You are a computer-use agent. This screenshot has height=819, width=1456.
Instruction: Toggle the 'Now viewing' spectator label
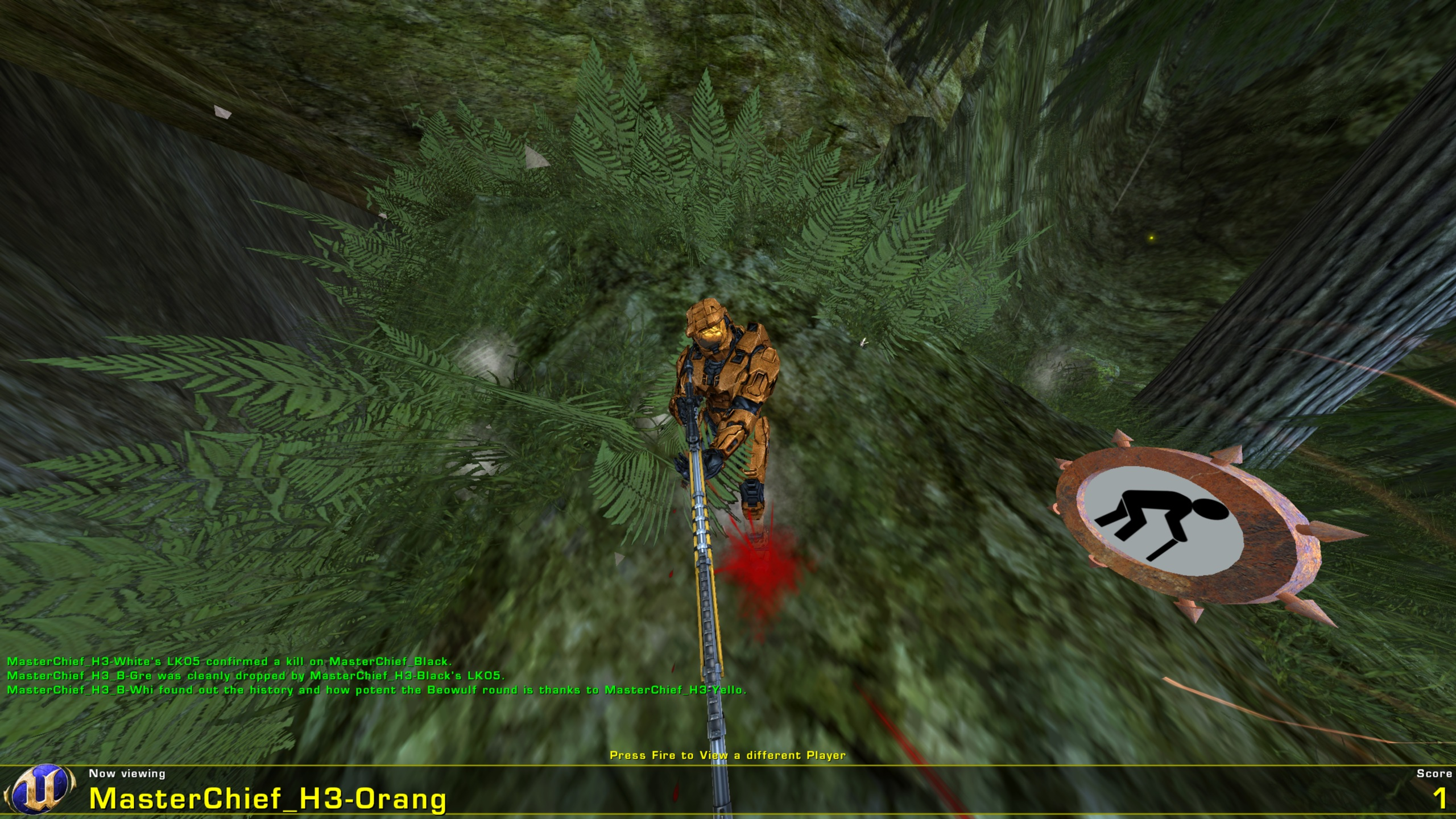pyautogui.click(x=126, y=772)
